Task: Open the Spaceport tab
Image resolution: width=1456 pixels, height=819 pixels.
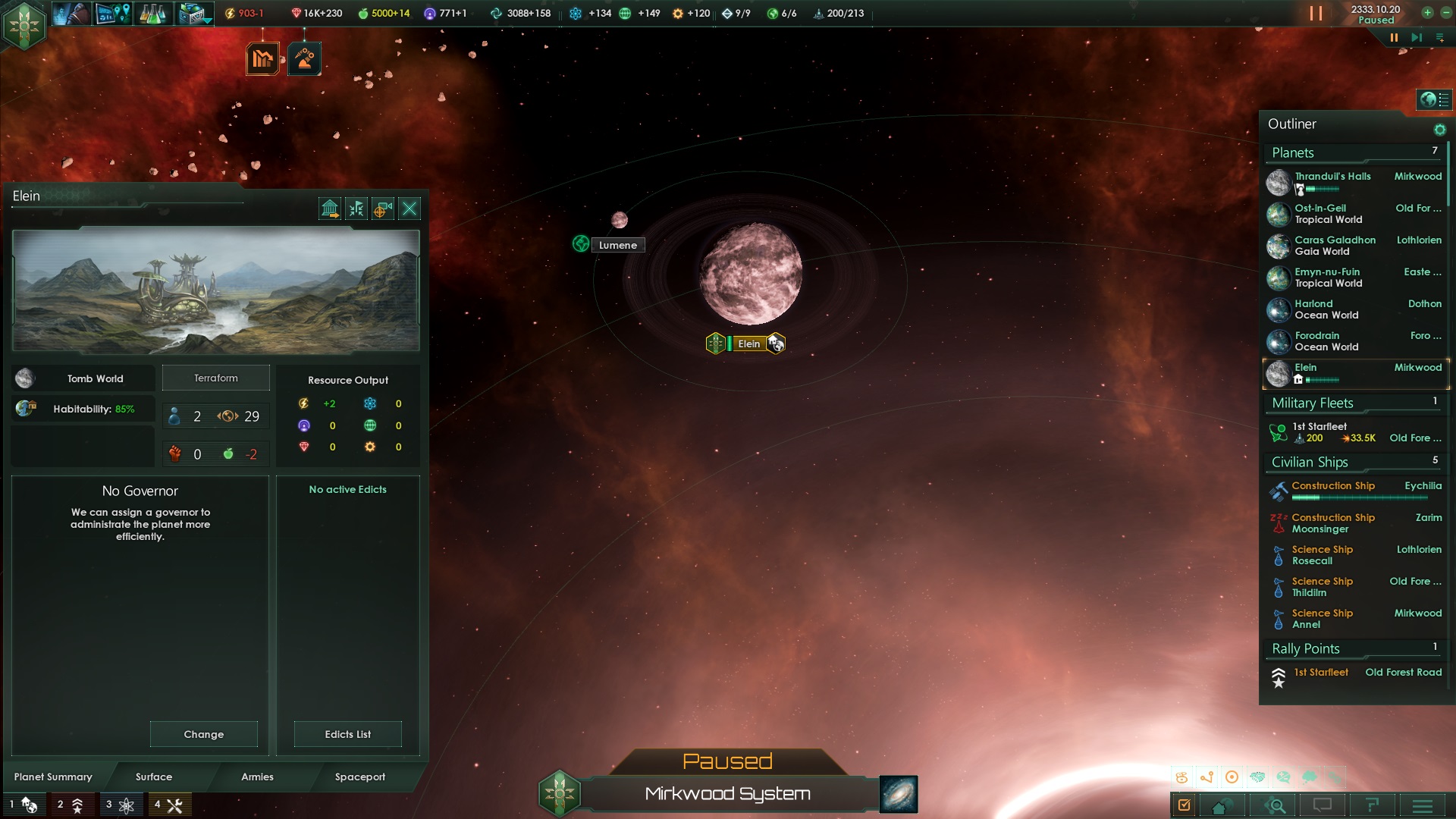Action: (360, 777)
